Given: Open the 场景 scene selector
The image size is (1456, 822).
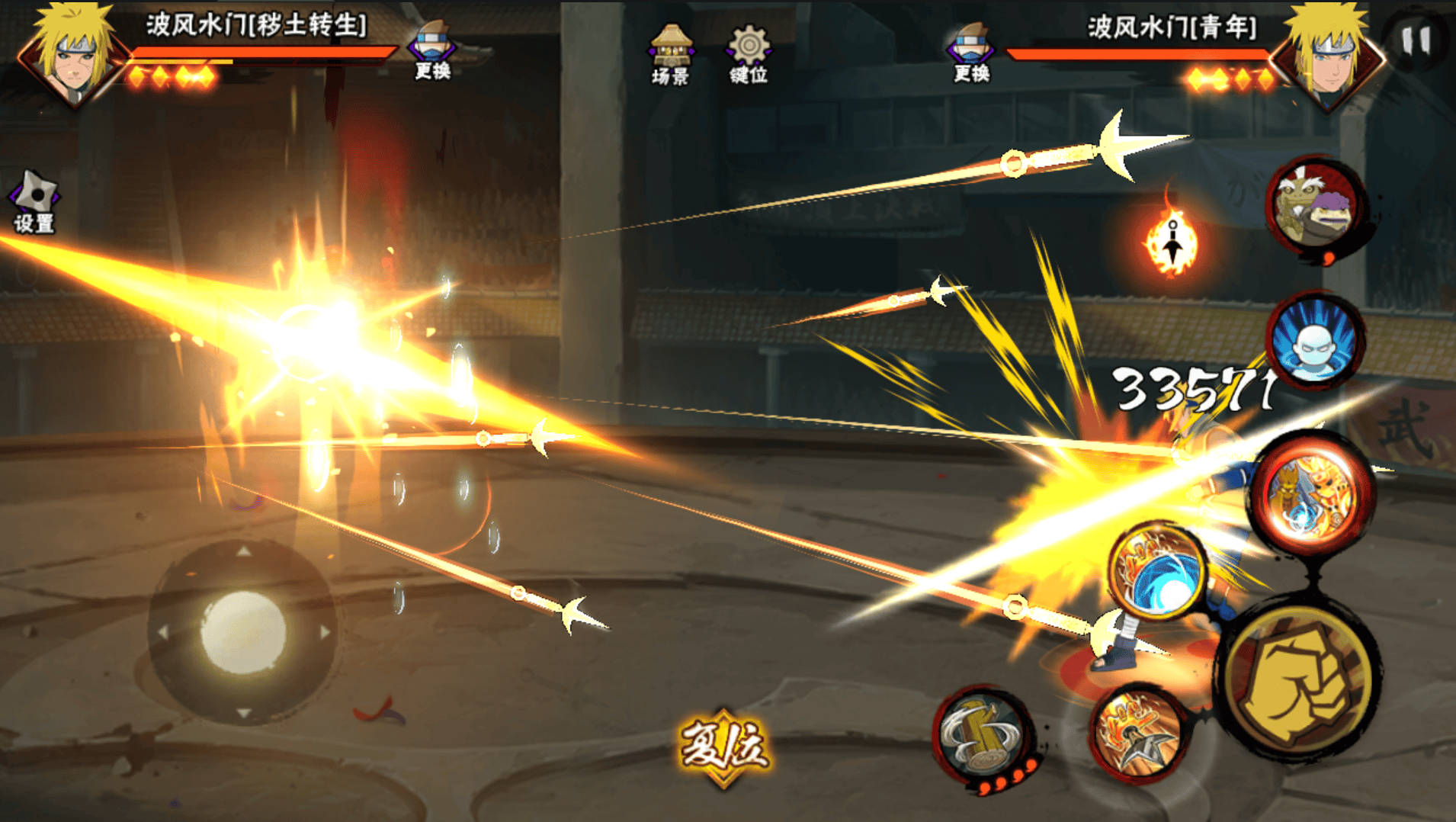Looking at the screenshot, I should click(x=670, y=54).
